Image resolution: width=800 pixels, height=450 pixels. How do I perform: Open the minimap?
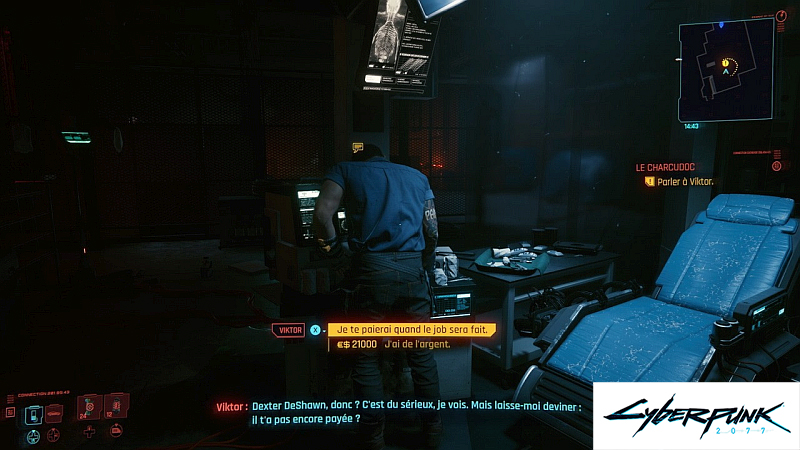[x=725, y=68]
